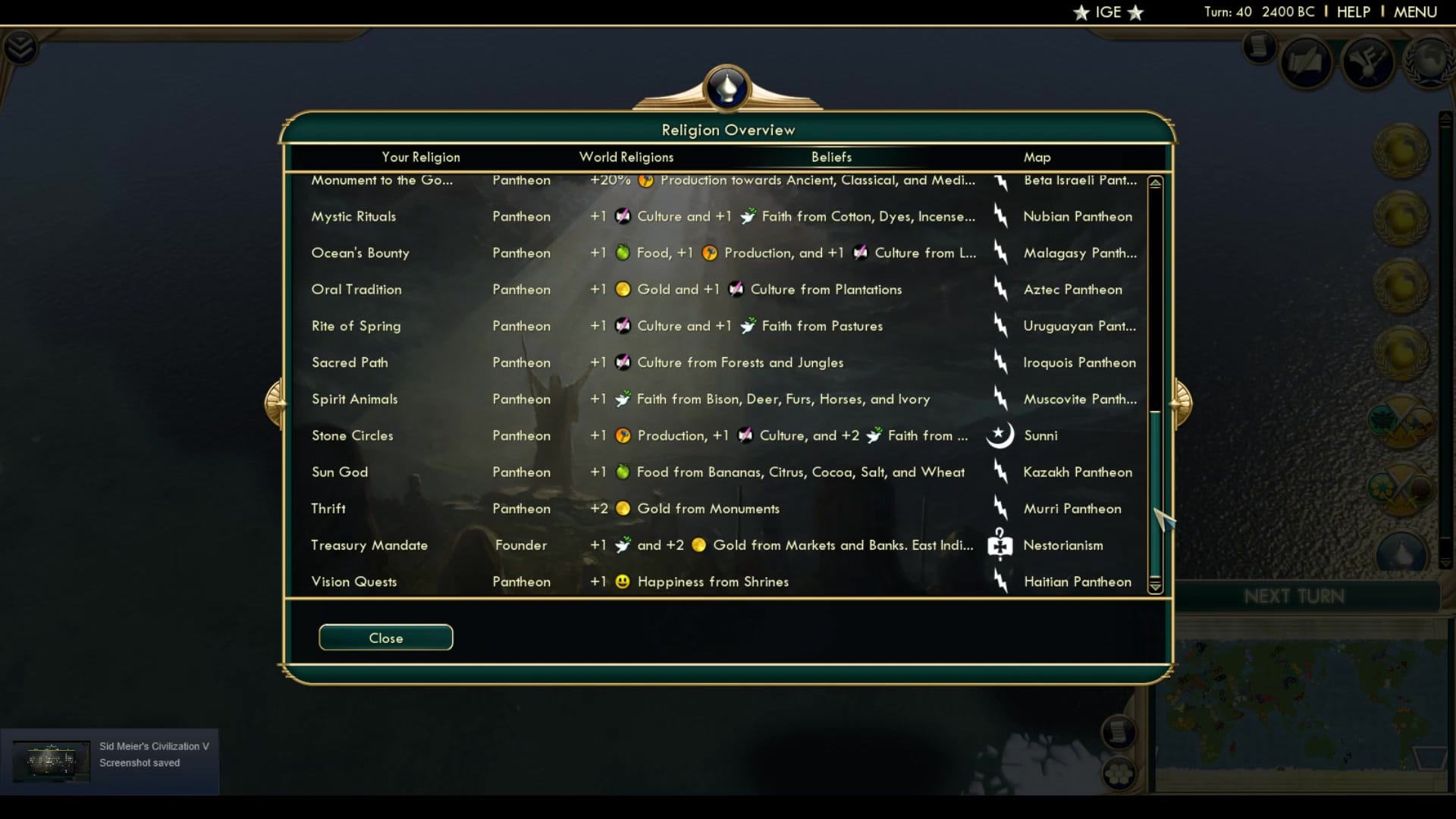
Task: Click HELP in the top bar
Action: 1354,11
